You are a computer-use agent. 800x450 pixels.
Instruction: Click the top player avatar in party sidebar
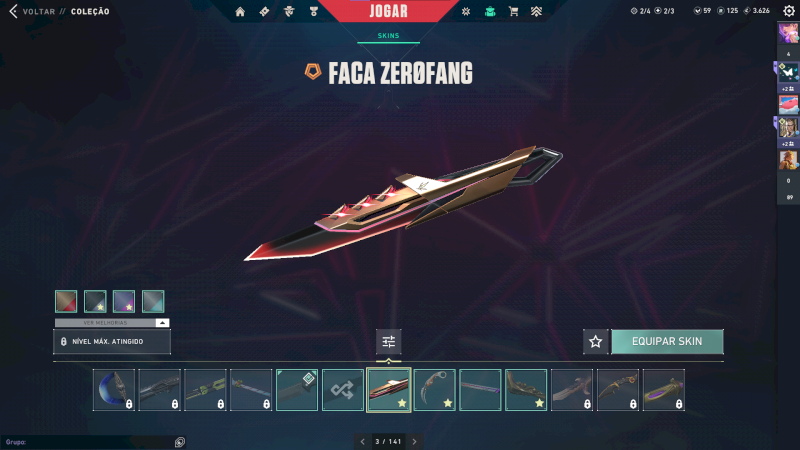click(787, 33)
